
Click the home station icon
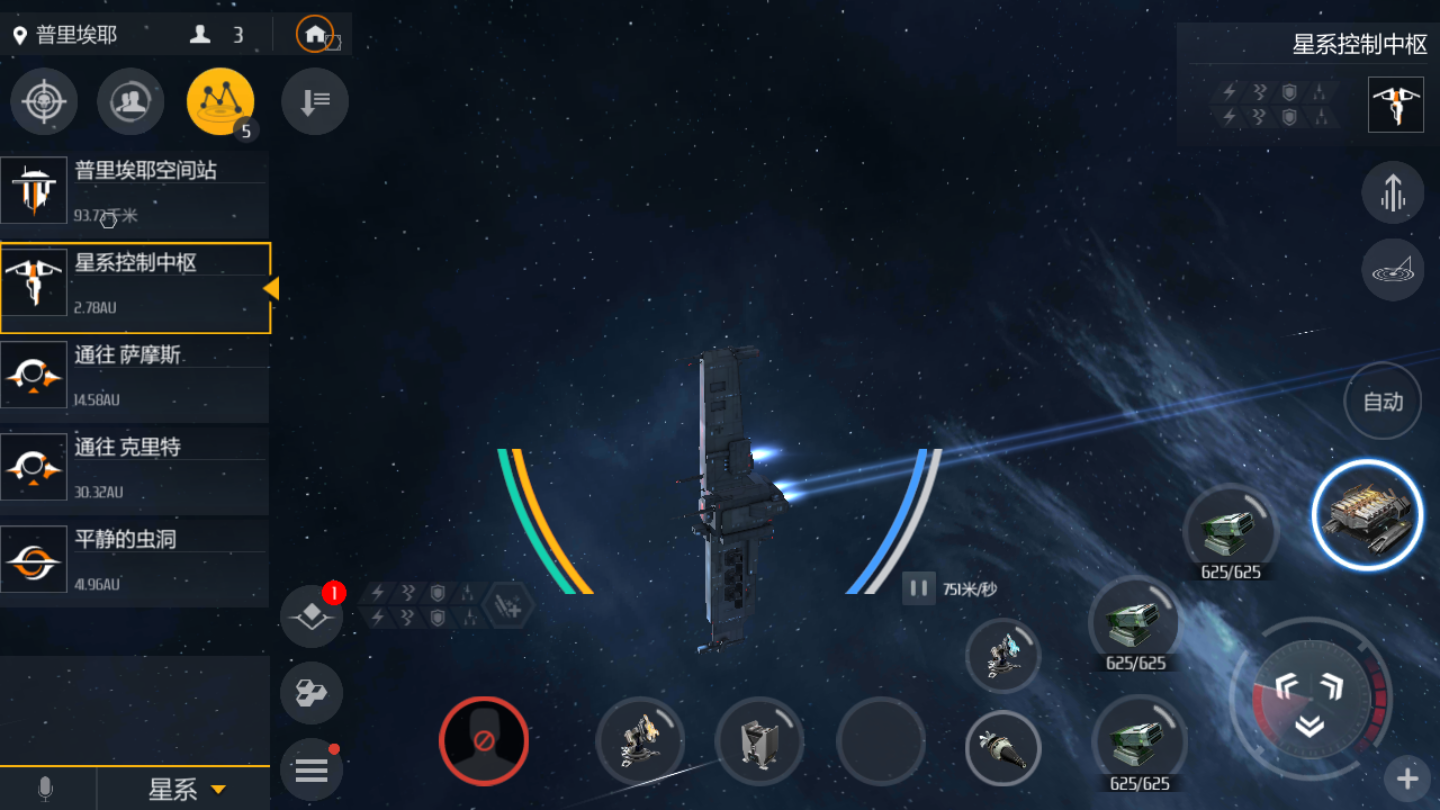315,35
